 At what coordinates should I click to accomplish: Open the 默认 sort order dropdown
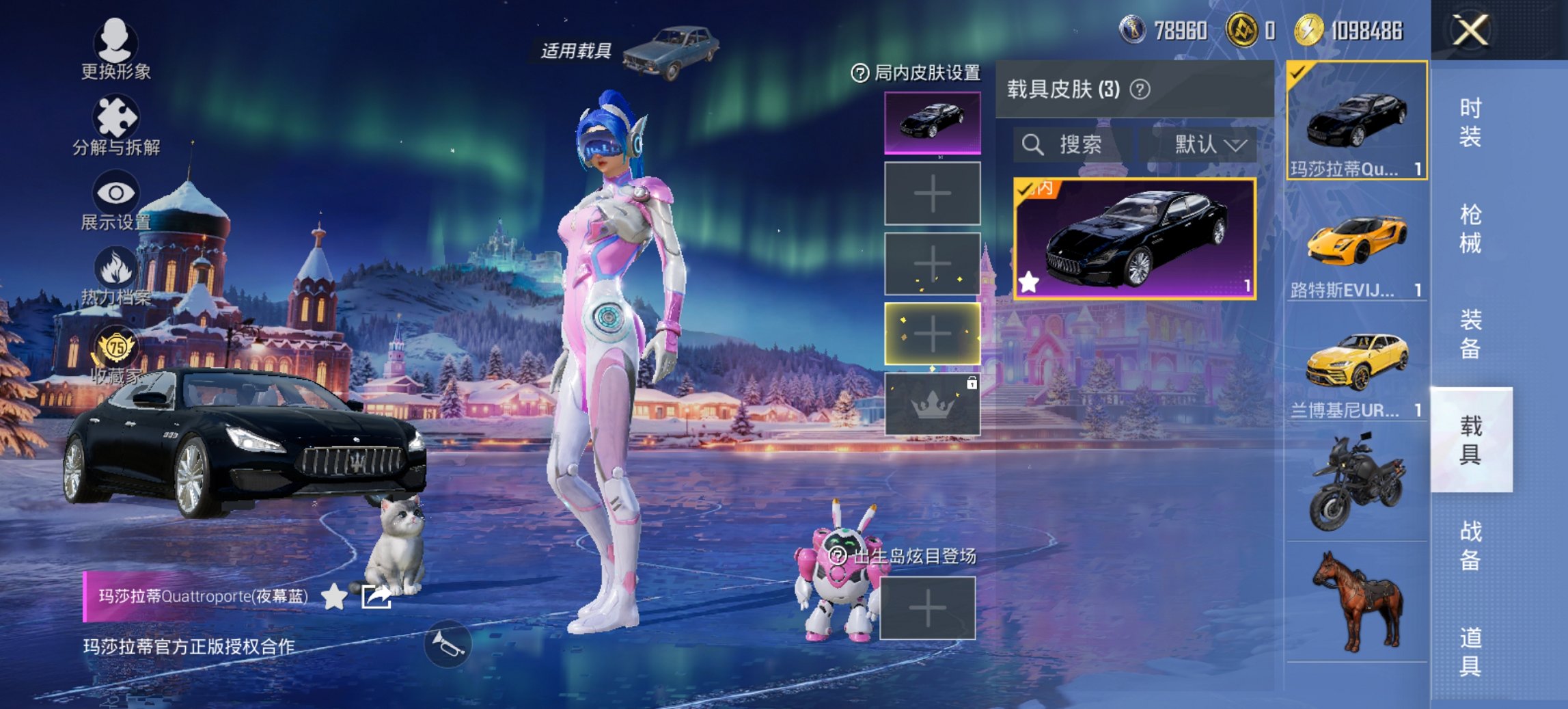[1206, 145]
